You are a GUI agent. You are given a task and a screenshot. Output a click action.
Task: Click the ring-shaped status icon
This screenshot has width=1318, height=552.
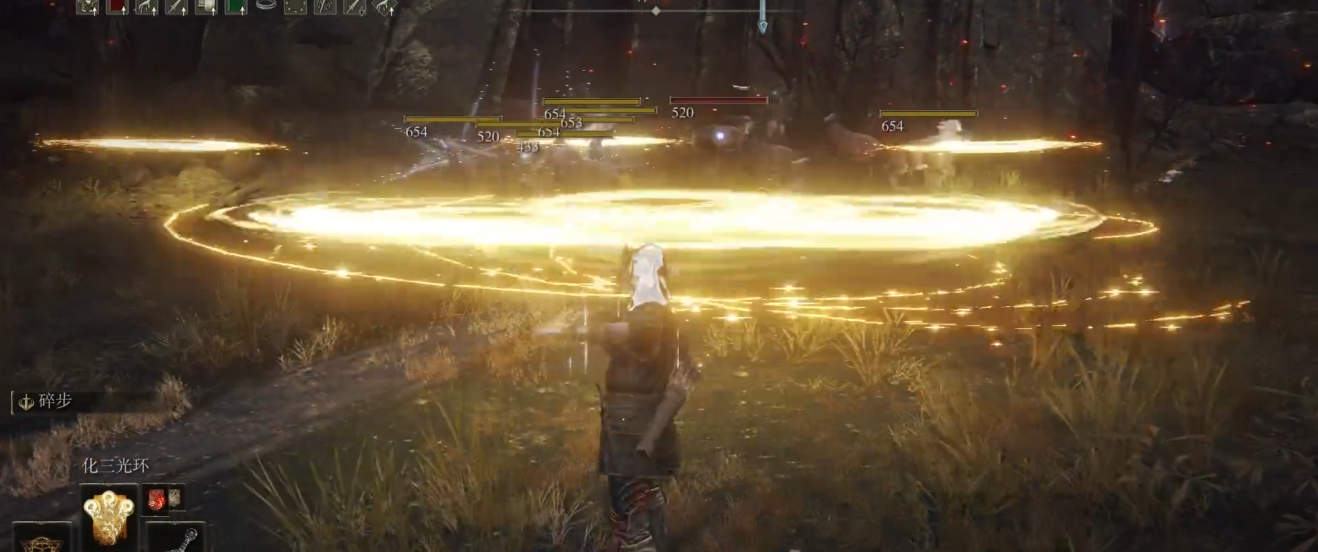coord(265,6)
